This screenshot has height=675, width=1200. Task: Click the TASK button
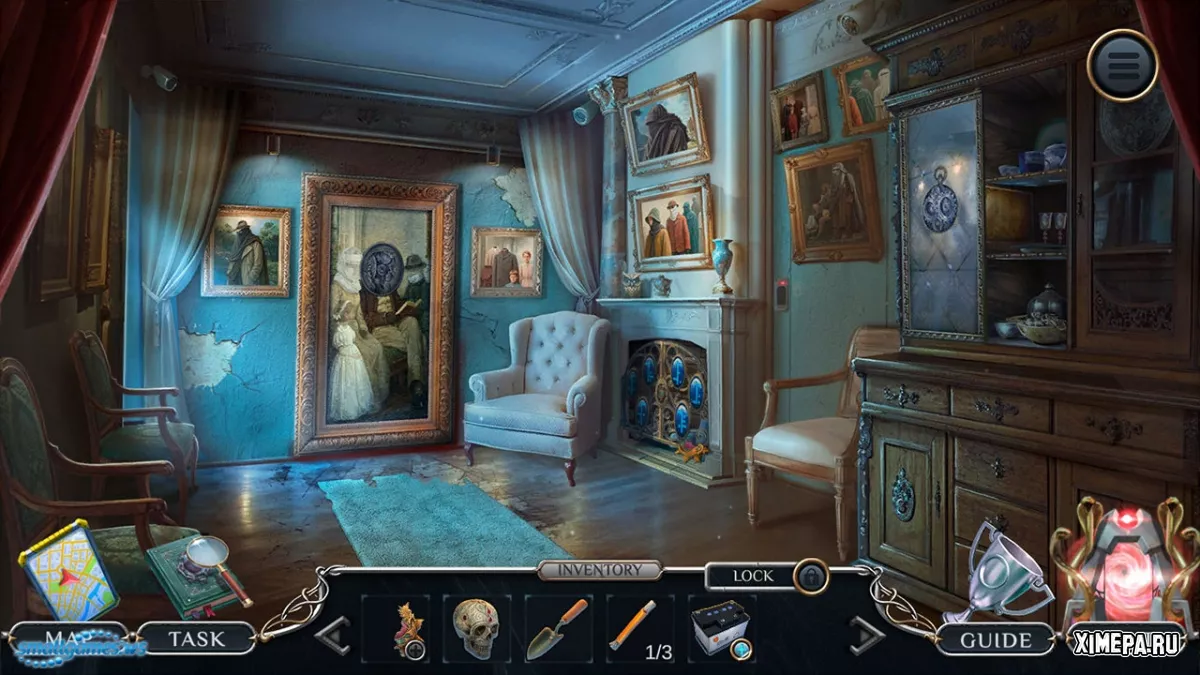[x=196, y=637]
